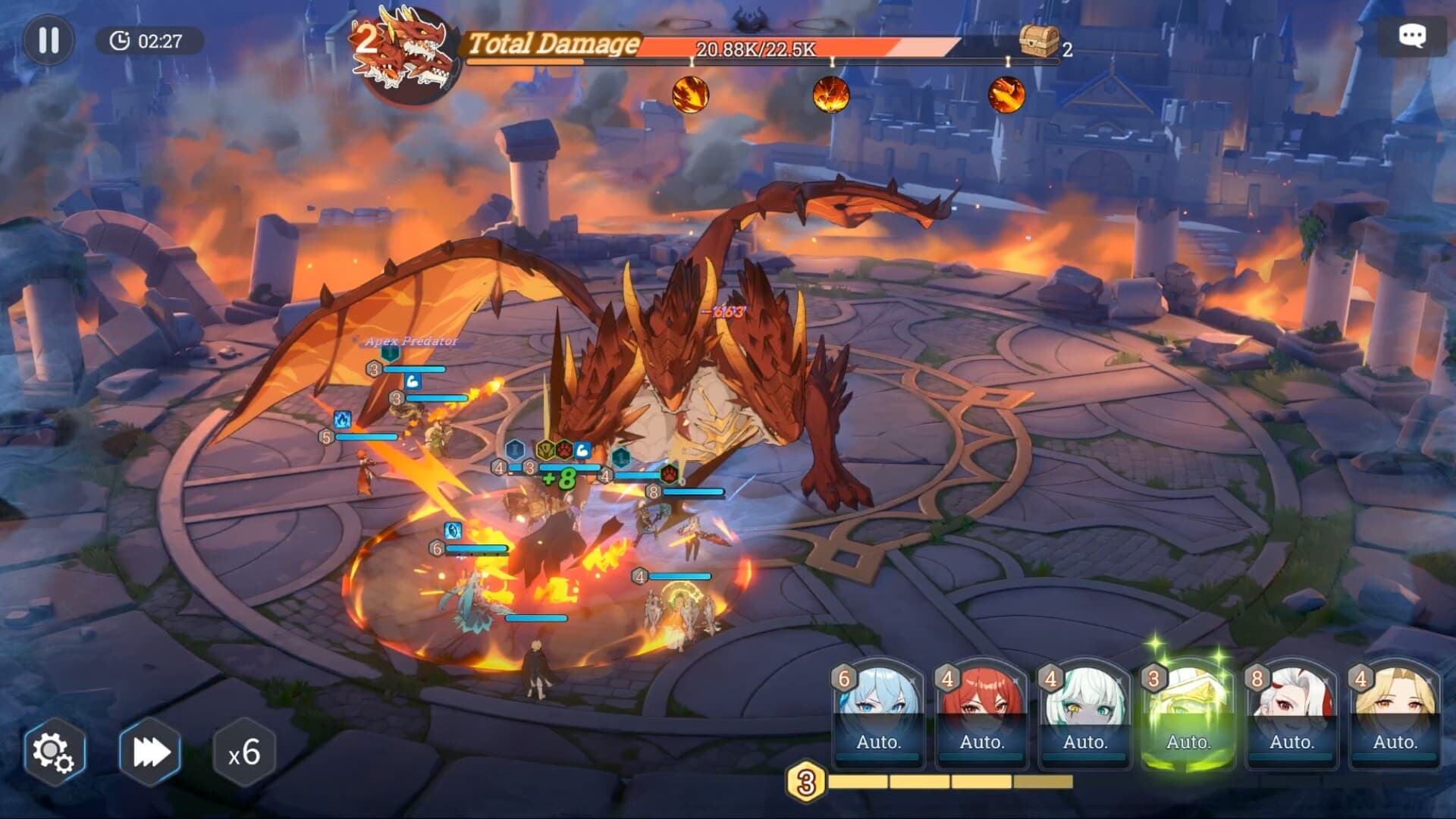Toggle the x6 battle speed
Screen dimensions: 1456x819
(x=244, y=753)
